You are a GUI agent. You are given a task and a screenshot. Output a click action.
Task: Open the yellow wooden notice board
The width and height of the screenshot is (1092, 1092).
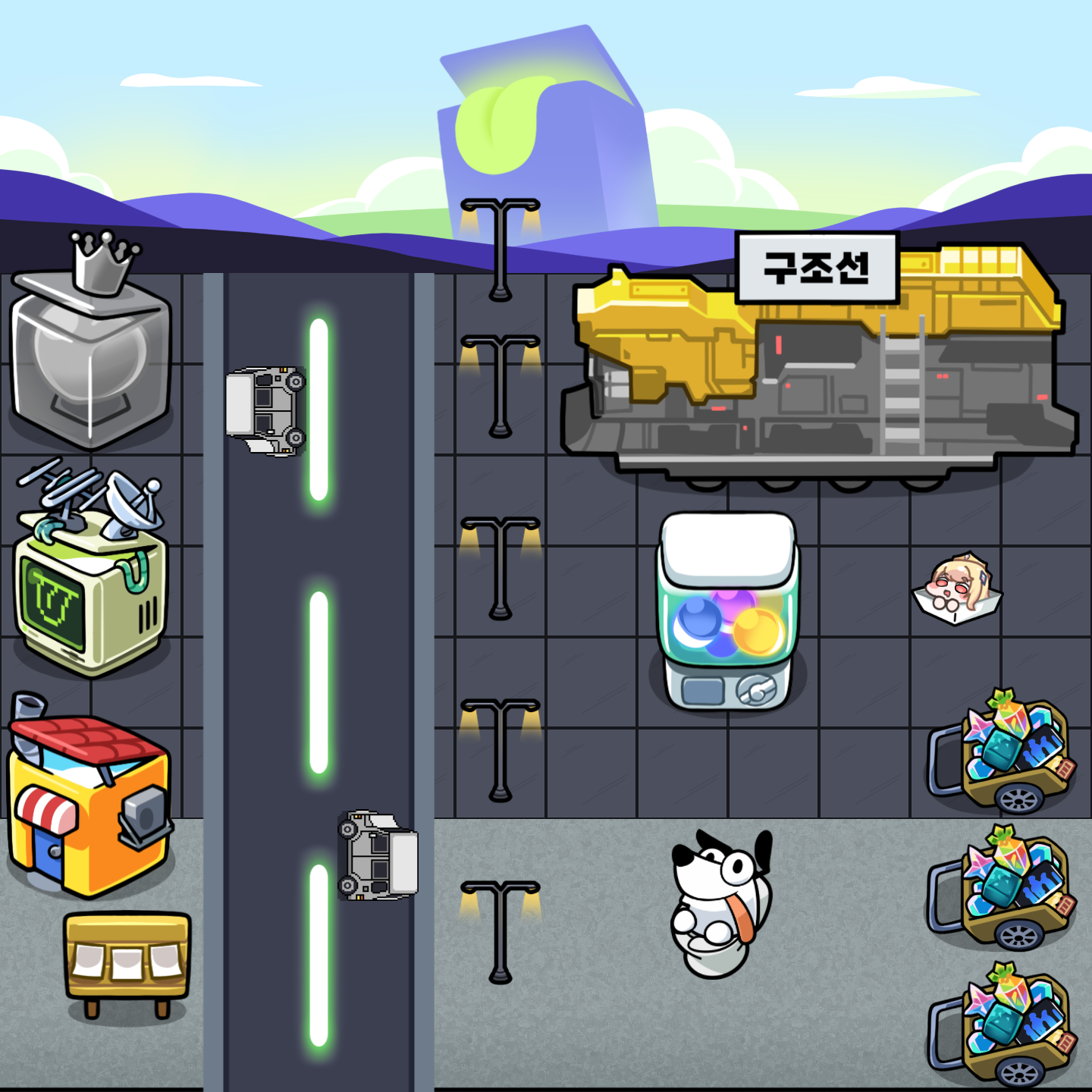click(127, 961)
